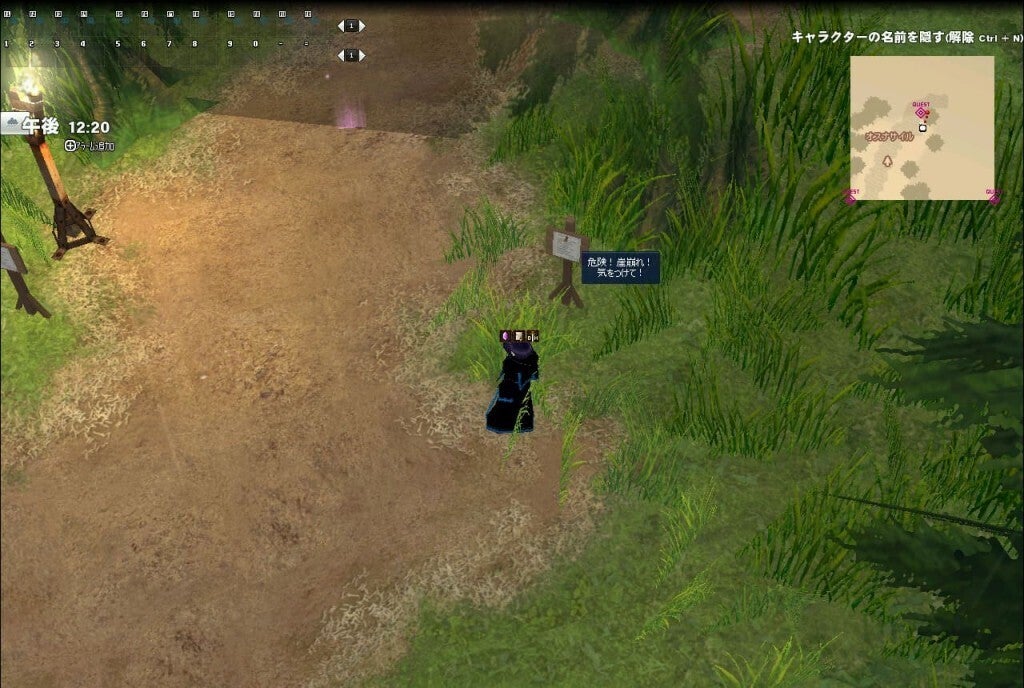Switch number-key hotbar to previous page
The height and width of the screenshot is (688, 1024).
[x=340, y=55]
